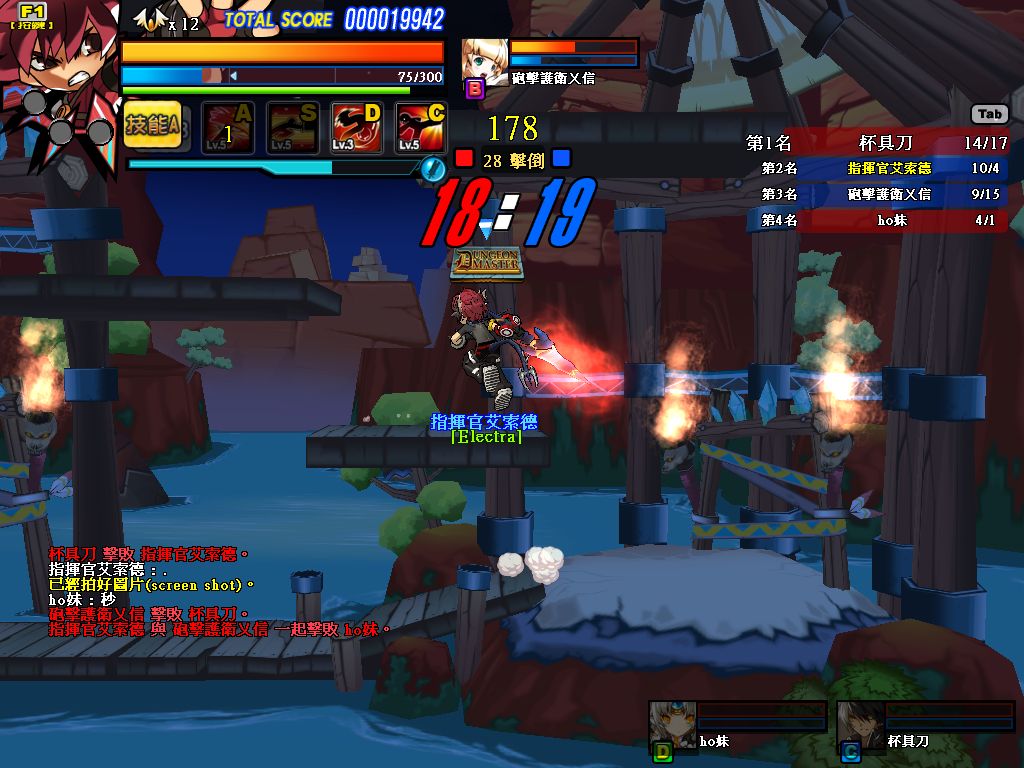Choose the third-place scoreboard row 砲擊護衛乂信
Viewport: 1024px width, 768px height.
[x=878, y=194]
